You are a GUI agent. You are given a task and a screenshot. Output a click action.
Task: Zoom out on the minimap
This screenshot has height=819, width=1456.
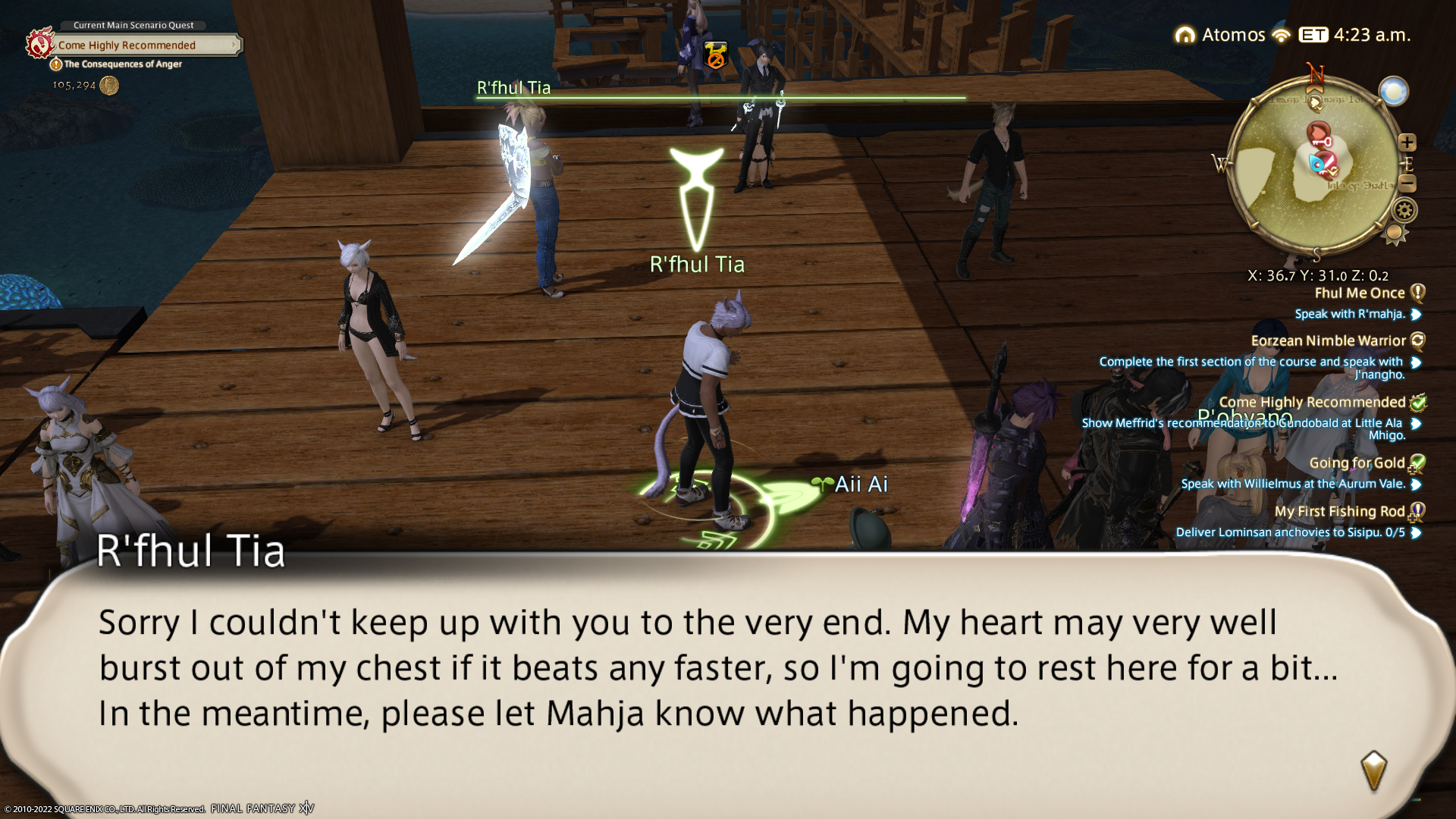click(1407, 184)
